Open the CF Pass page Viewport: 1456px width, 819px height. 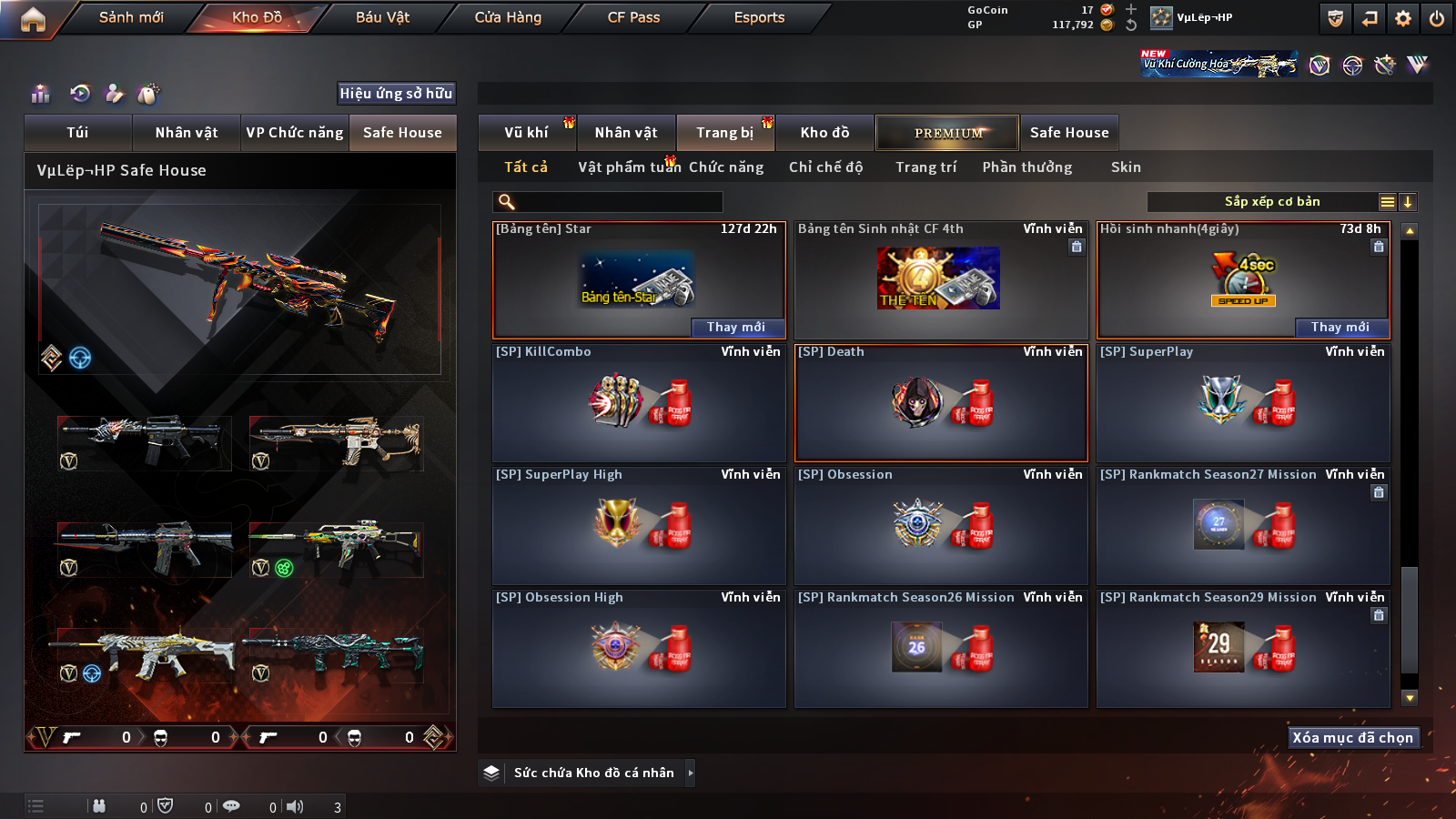coord(633,17)
